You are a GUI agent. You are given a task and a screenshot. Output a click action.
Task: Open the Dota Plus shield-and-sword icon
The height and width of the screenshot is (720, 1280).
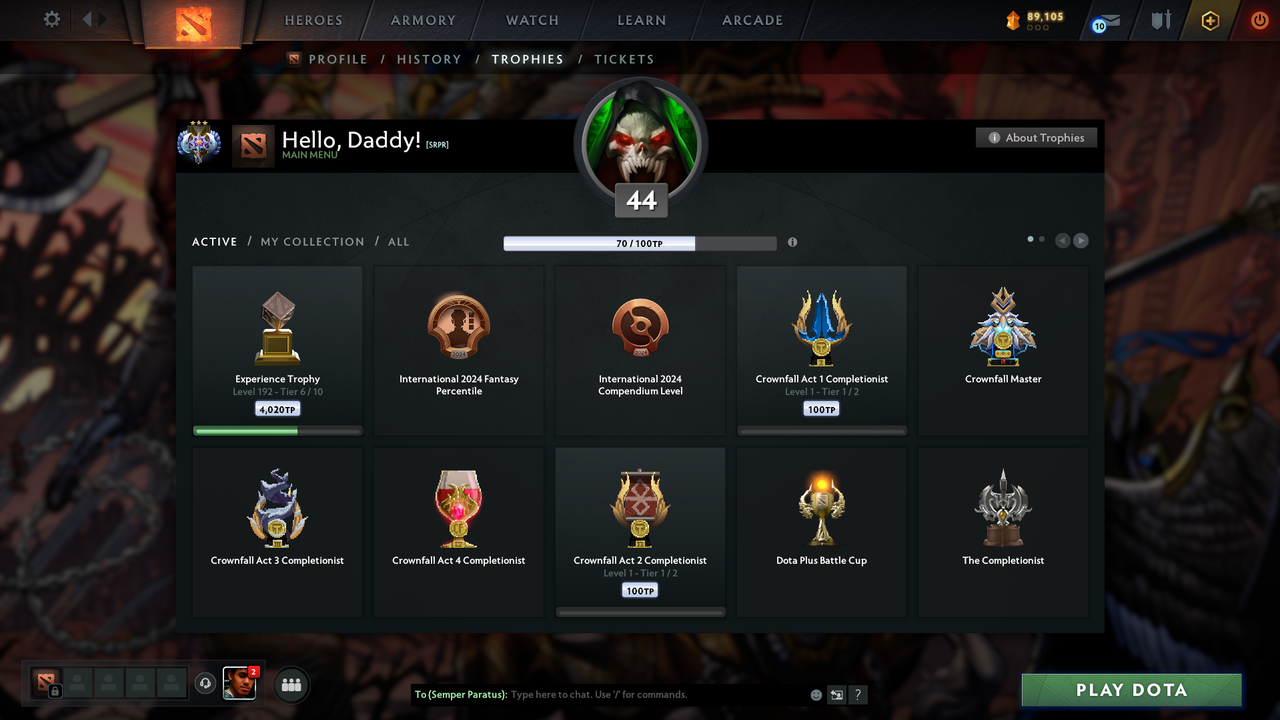(1161, 20)
